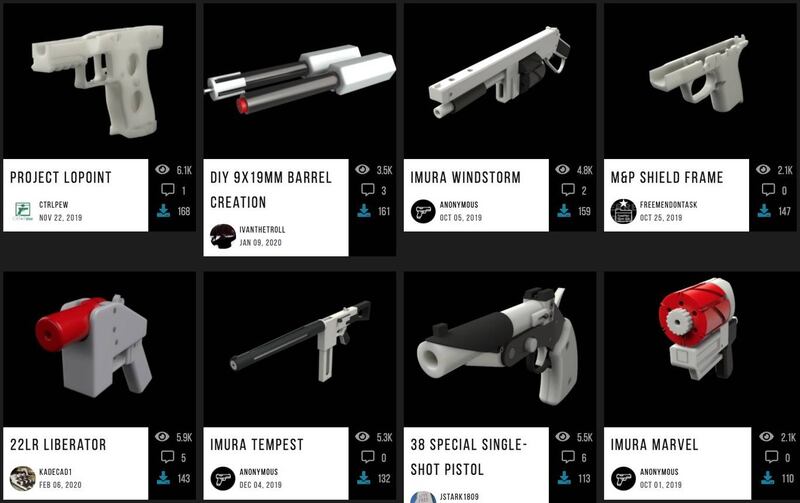This screenshot has width=800, height=503.
Task: Choose the Imura Marvel title
Action: [x=654, y=444]
